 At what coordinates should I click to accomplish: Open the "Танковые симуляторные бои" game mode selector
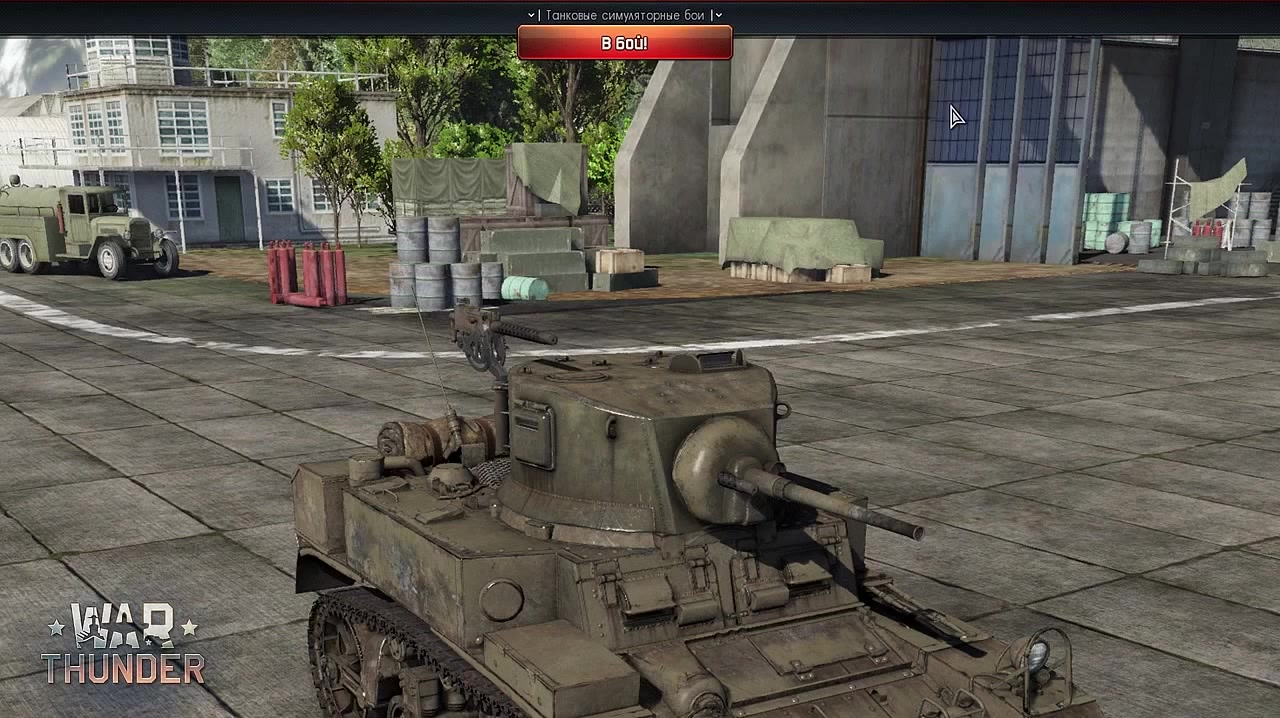624,15
